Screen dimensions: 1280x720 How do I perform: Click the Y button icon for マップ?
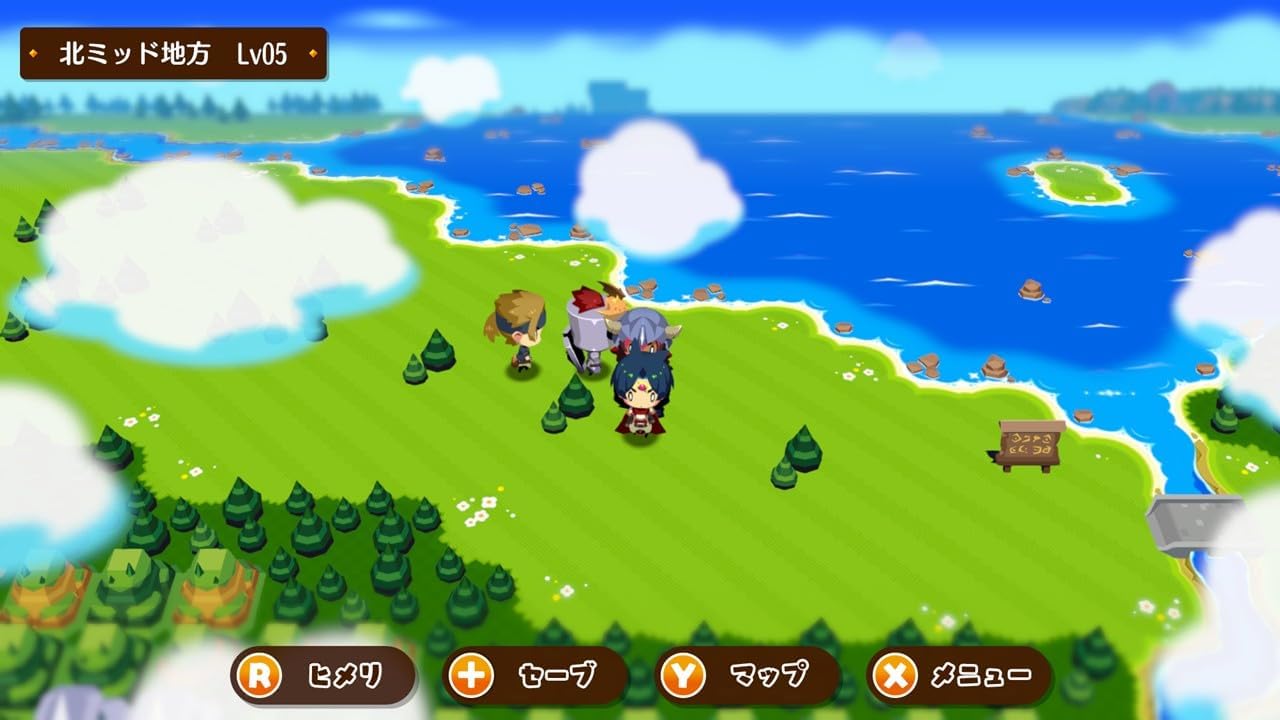(x=683, y=675)
